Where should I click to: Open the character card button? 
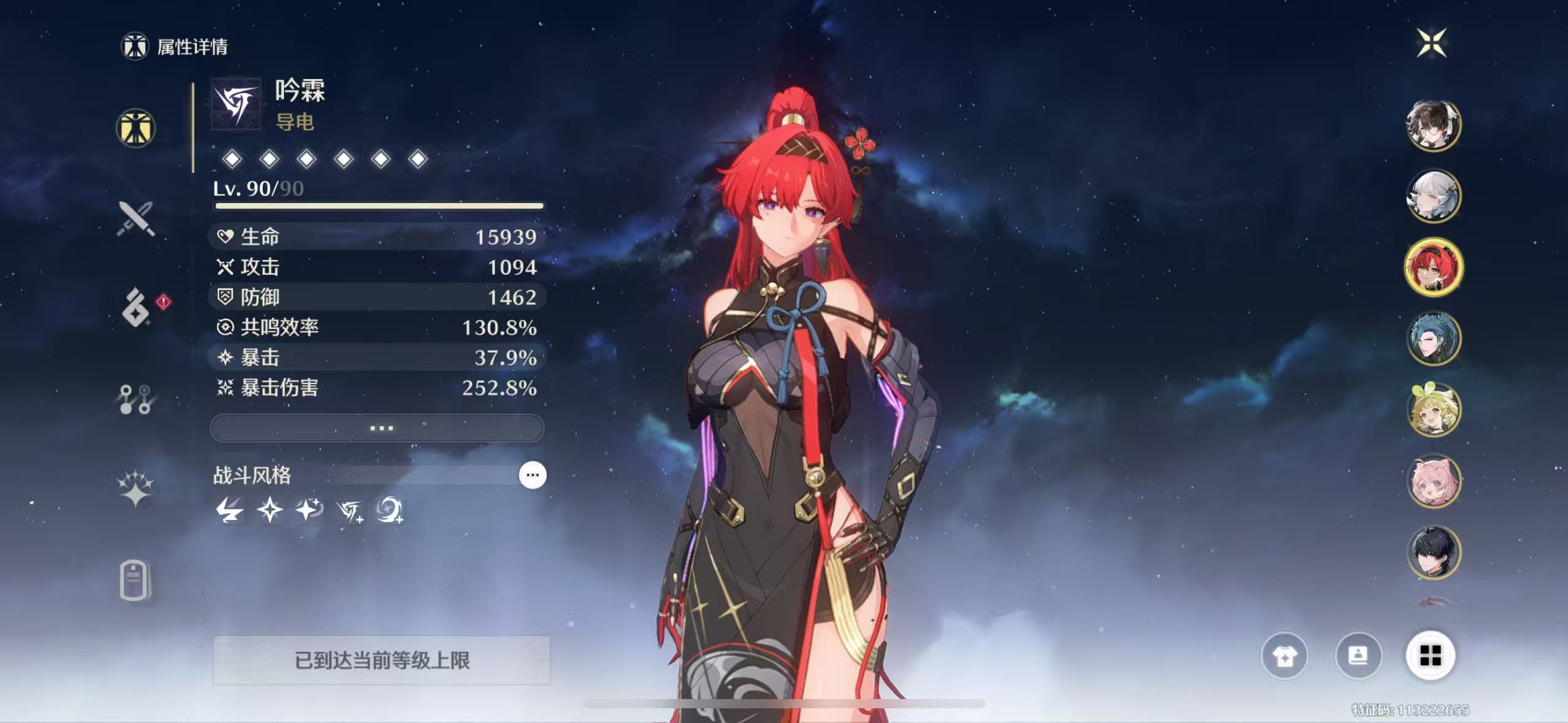click(1358, 656)
